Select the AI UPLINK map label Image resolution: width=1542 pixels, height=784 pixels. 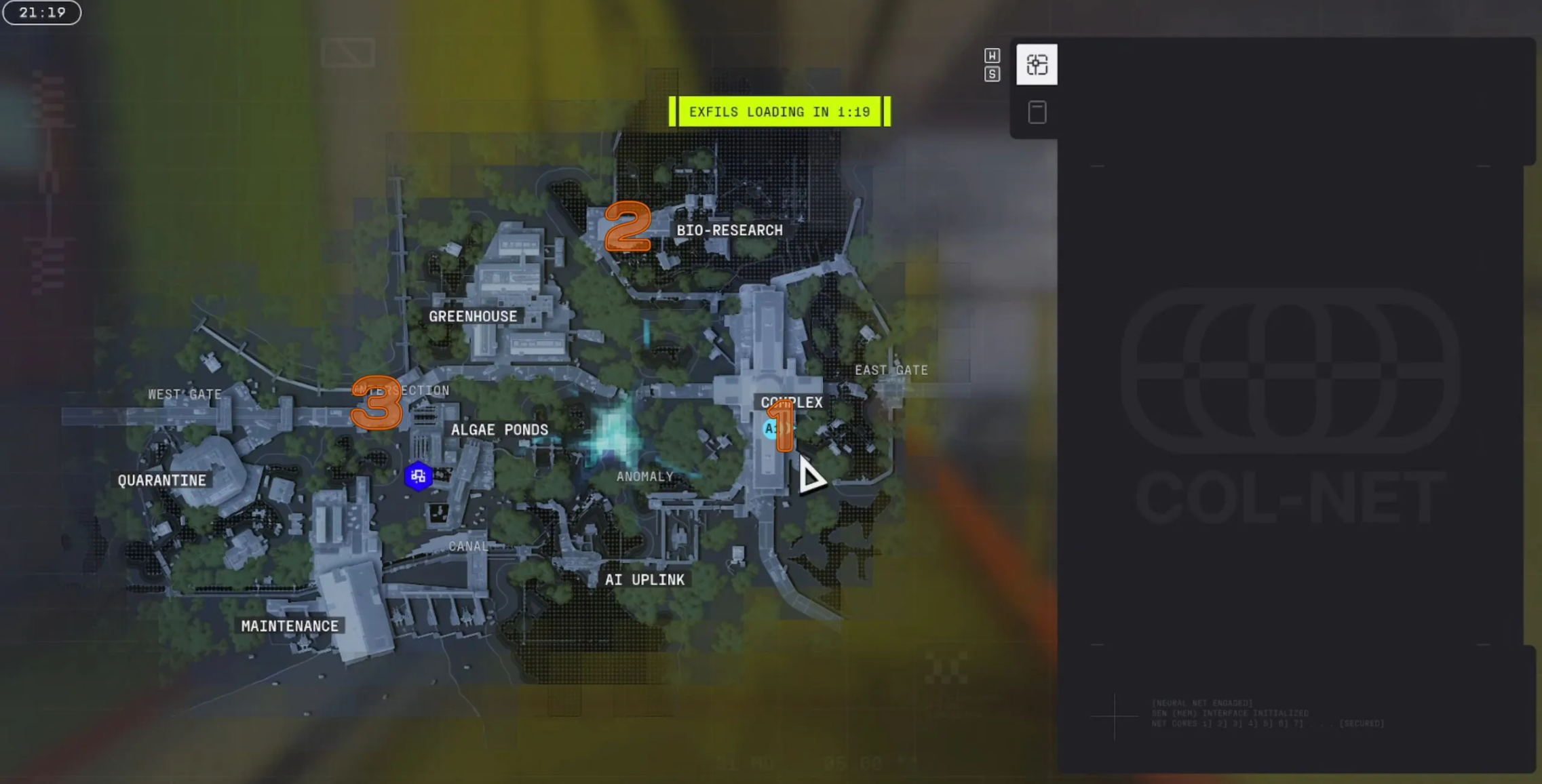[x=644, y=580]
